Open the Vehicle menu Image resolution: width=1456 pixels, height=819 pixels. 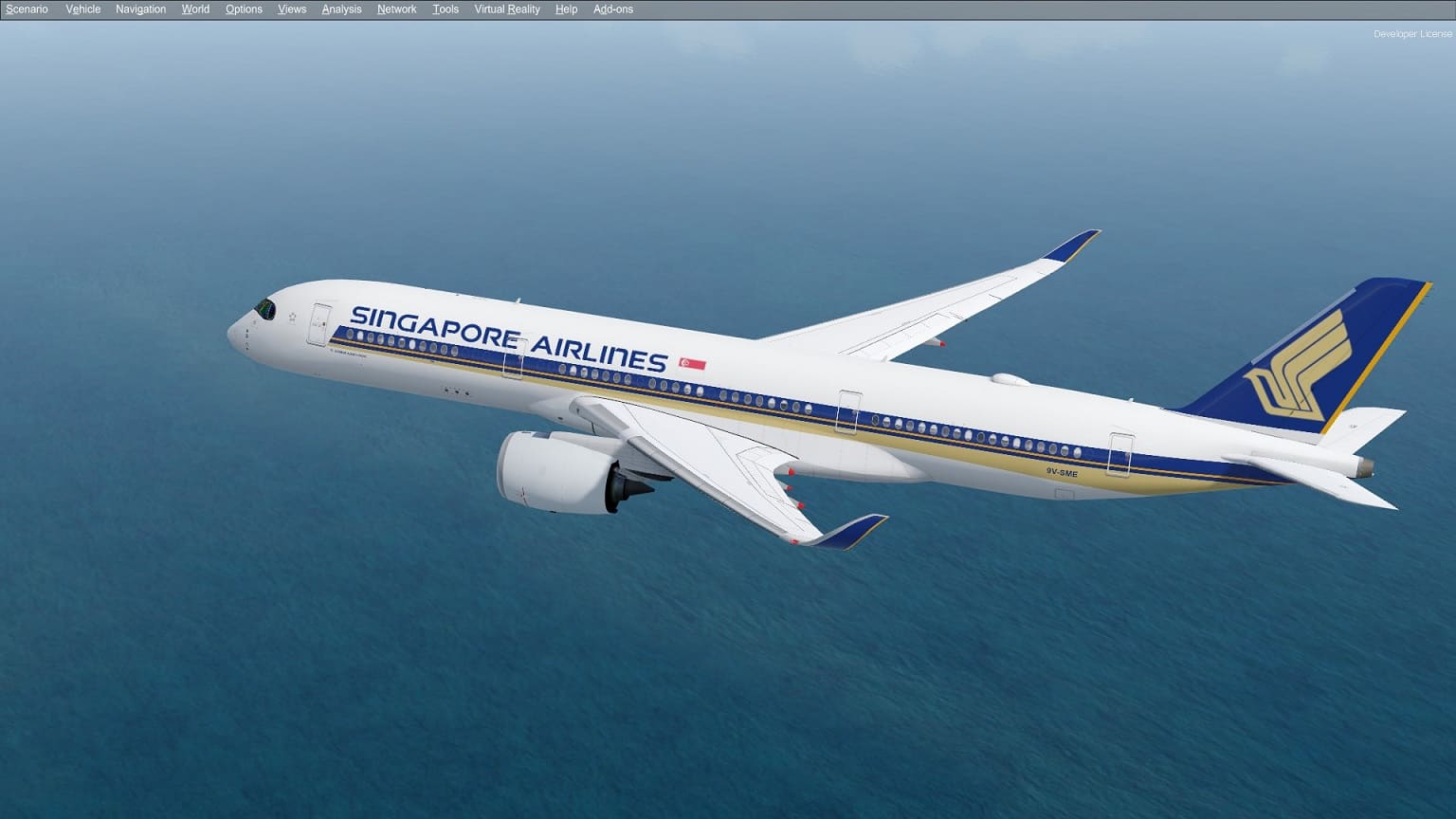coord(82,9)
